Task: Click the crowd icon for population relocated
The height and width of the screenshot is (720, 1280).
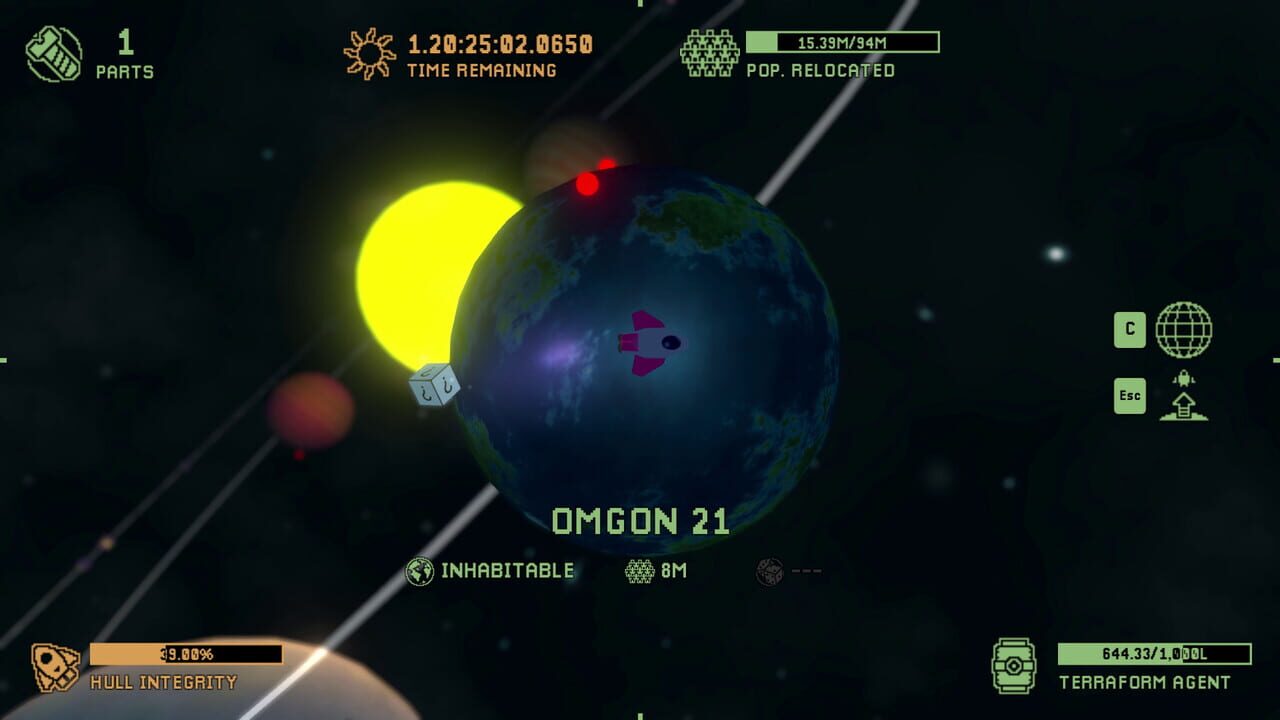Action: (711, 50)
